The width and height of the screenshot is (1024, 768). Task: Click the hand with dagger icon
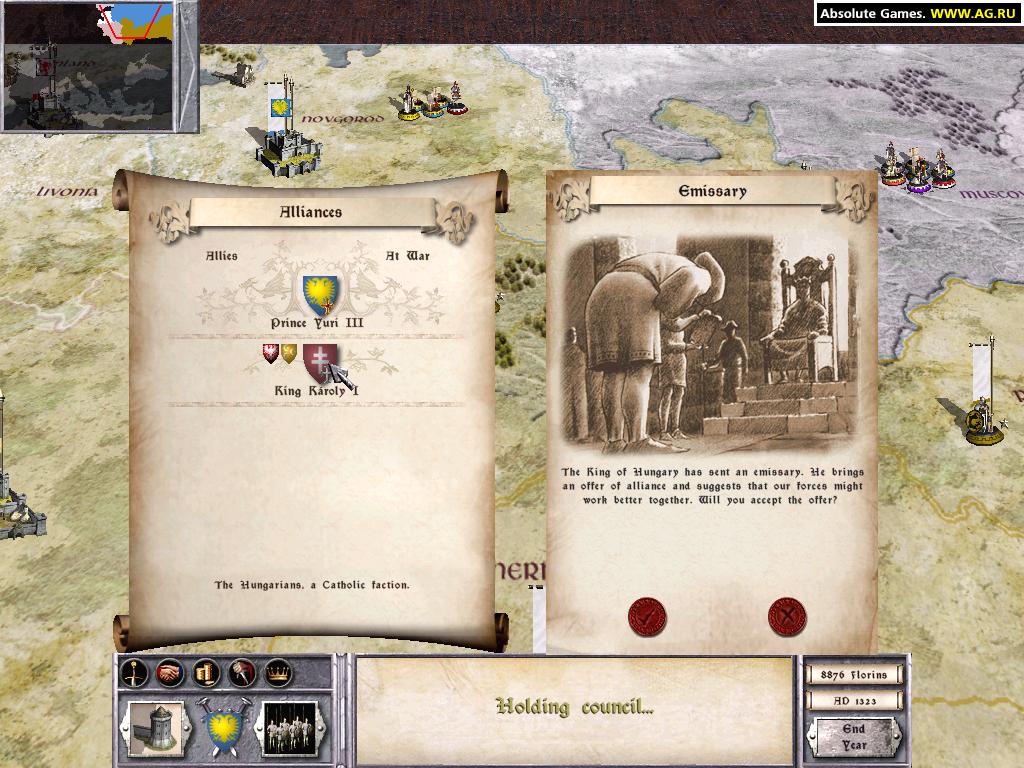[x=242, y=674]
